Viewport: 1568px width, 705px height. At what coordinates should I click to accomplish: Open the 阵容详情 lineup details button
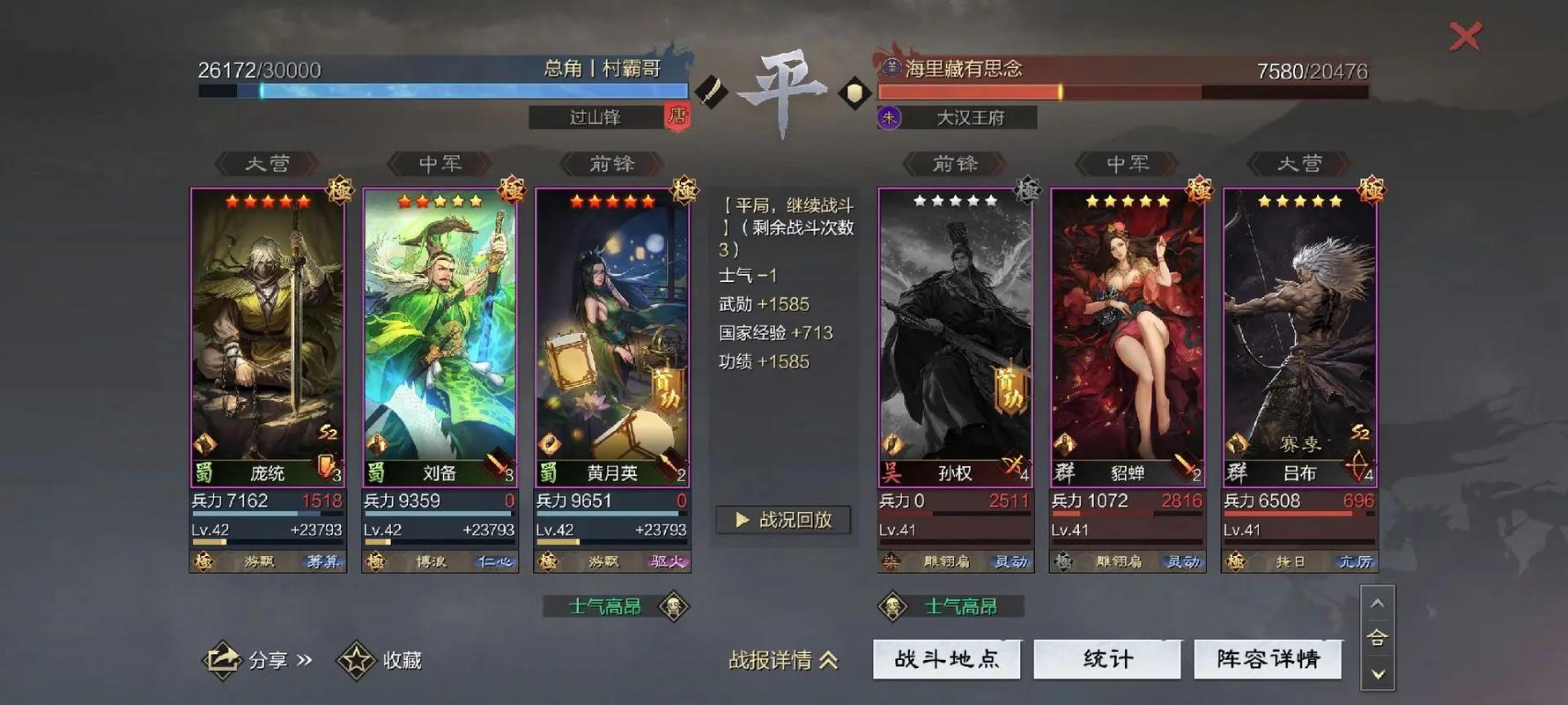click(x=1268, y=658)
